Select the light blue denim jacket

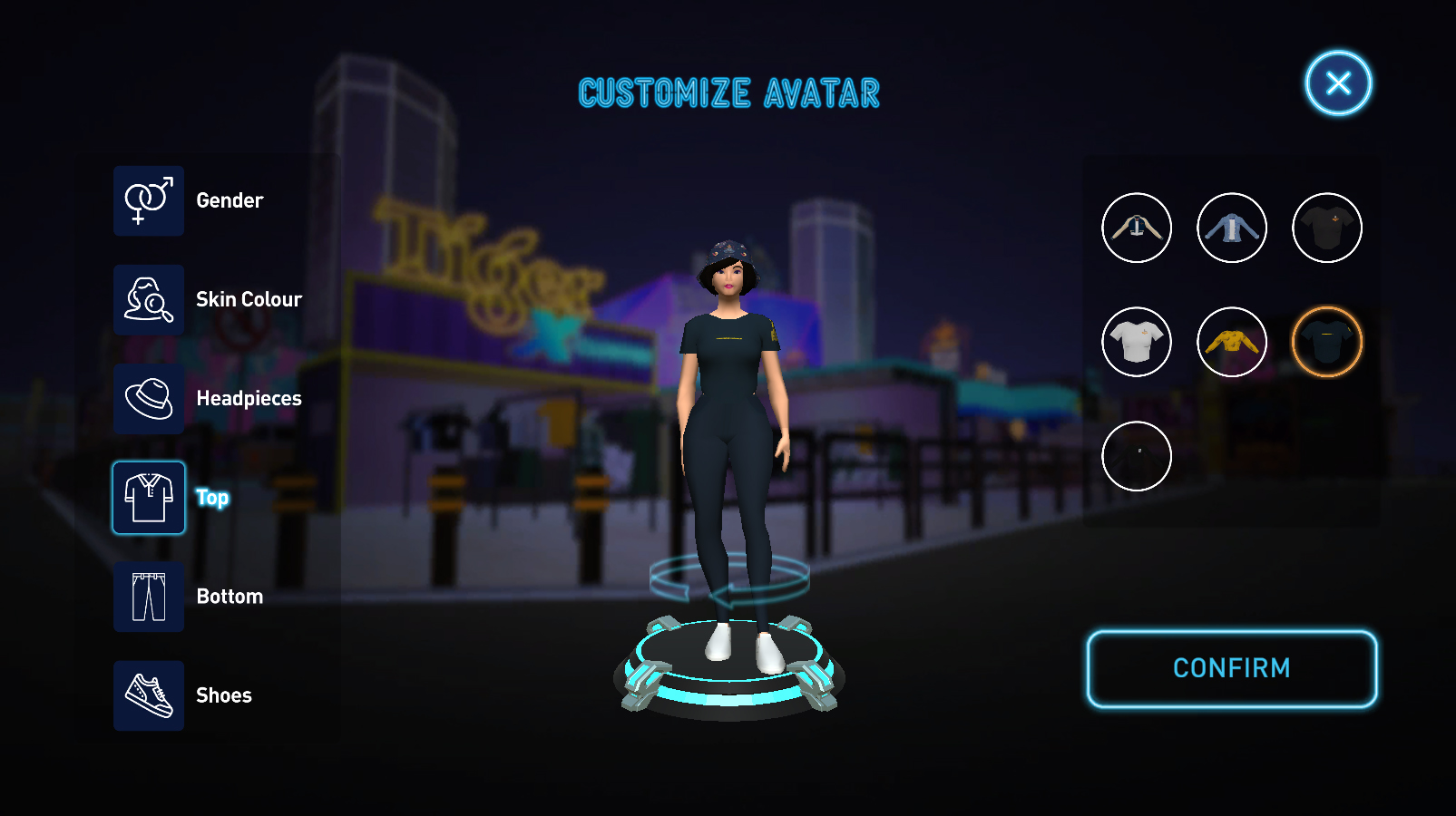pyautogui.click(x=1232, y=228)
